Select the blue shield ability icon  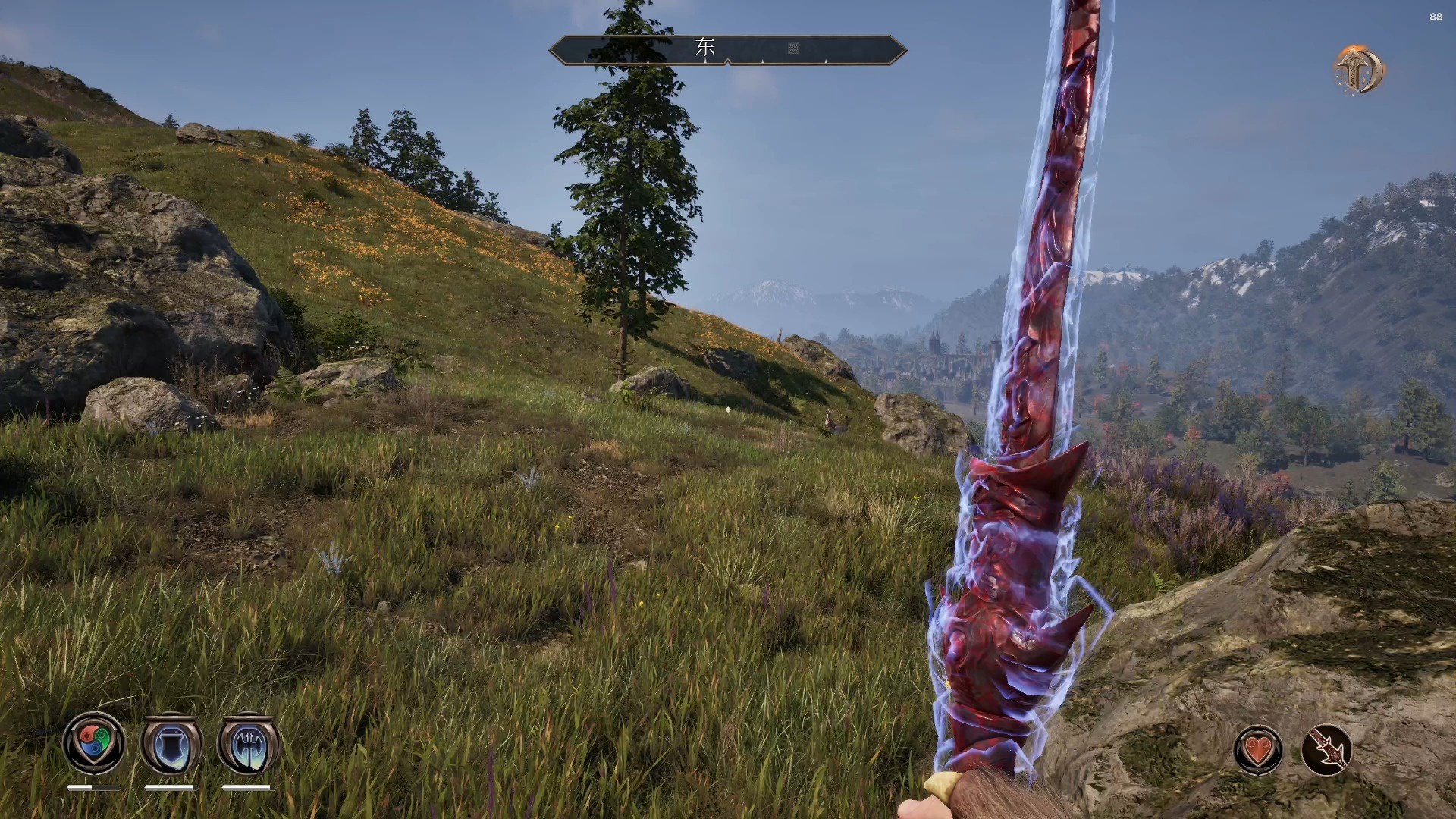[171, 745]
